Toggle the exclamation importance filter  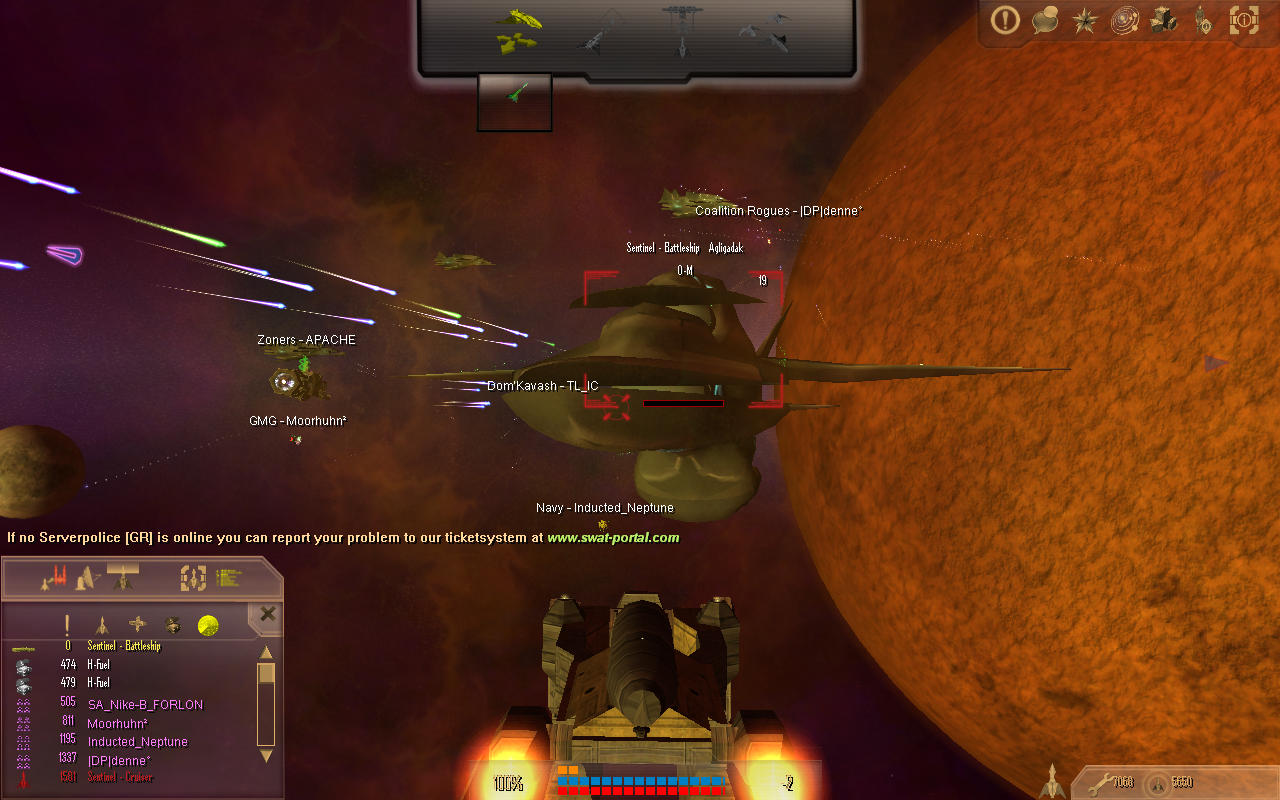(66, 623)
